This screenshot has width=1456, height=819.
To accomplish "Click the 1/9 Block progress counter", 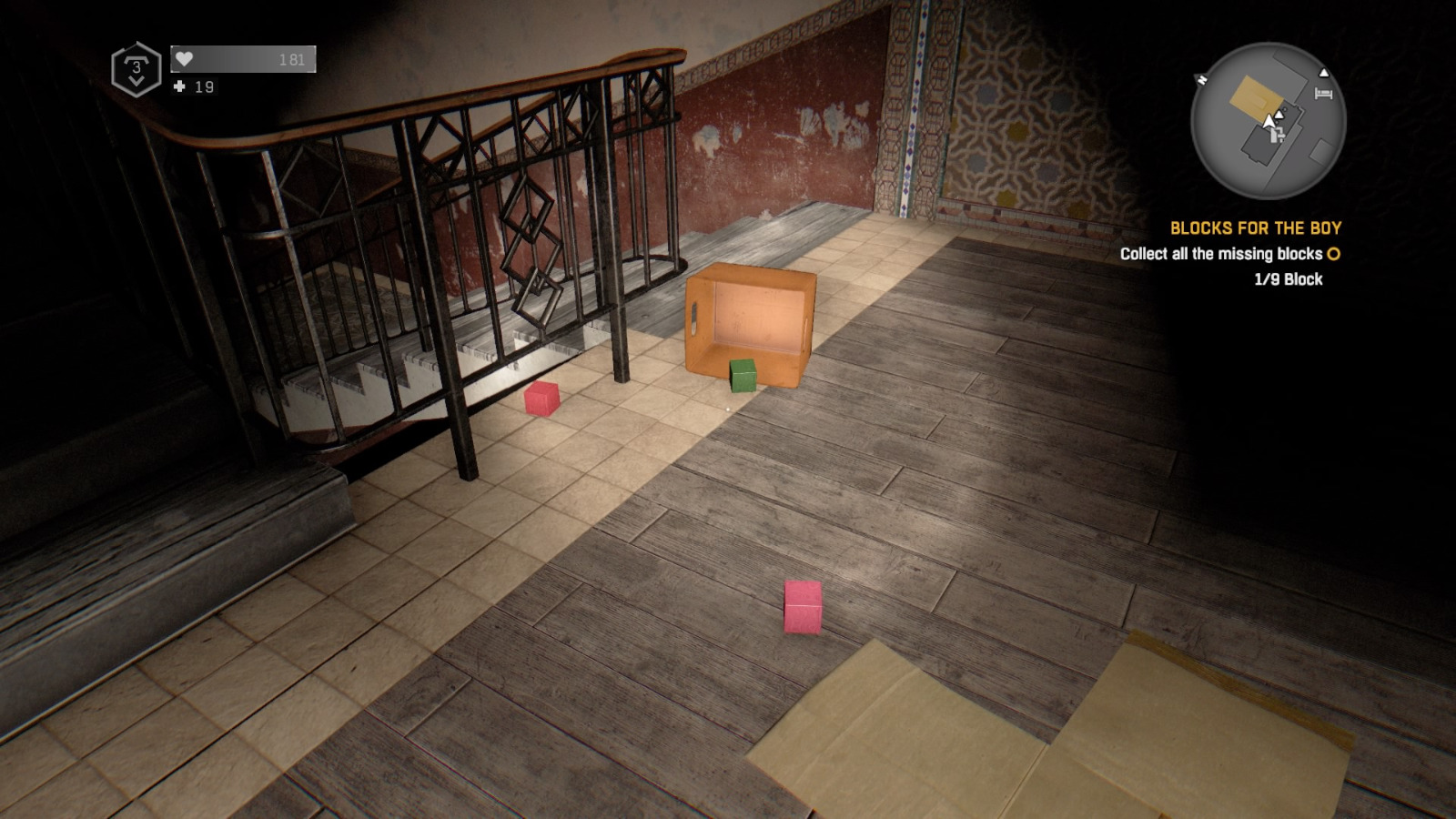I will [x=1287, y=279].
